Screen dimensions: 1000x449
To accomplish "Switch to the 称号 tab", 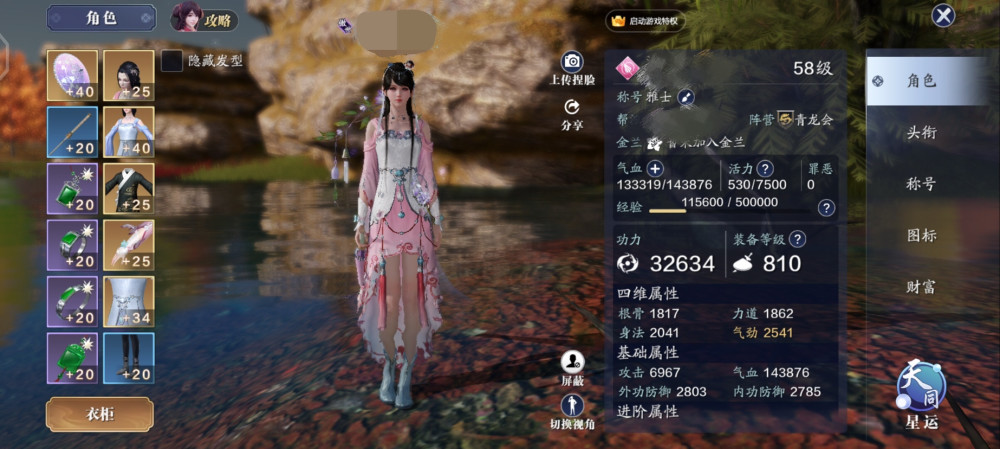I will click(920, 184).
